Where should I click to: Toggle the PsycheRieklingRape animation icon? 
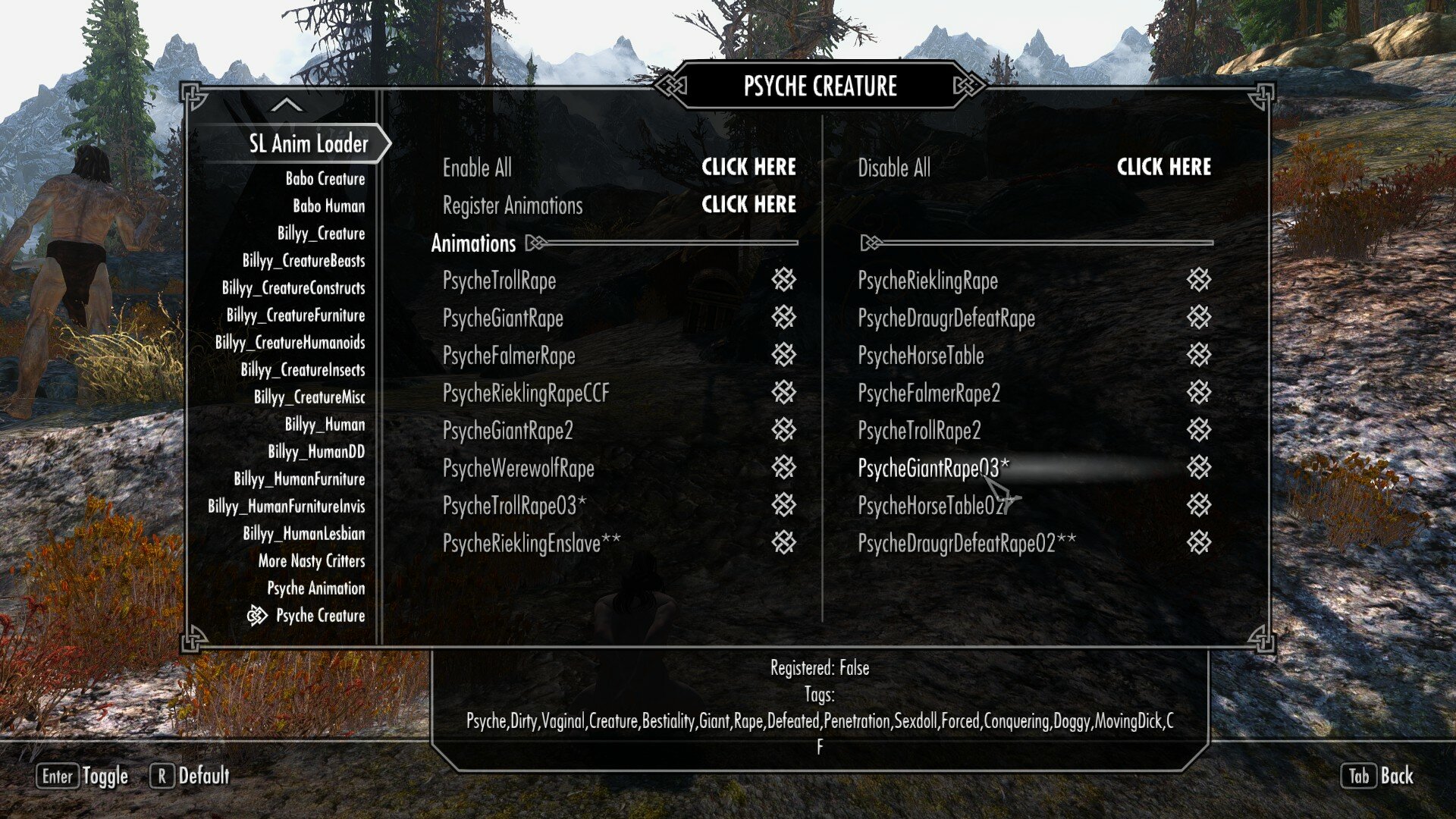pos(1198,281)
